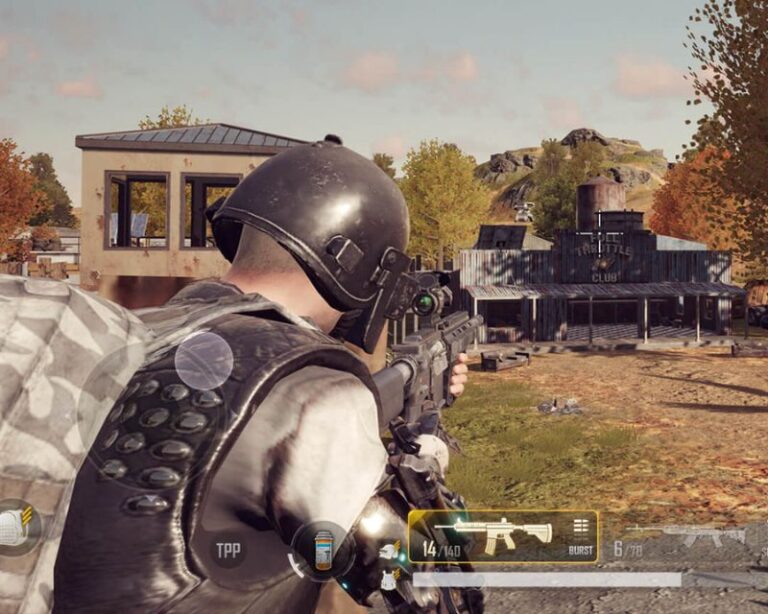Toggle the BURST fire mode
The height and width of the screenshot is (614, 768).
[x=581, y=537]
